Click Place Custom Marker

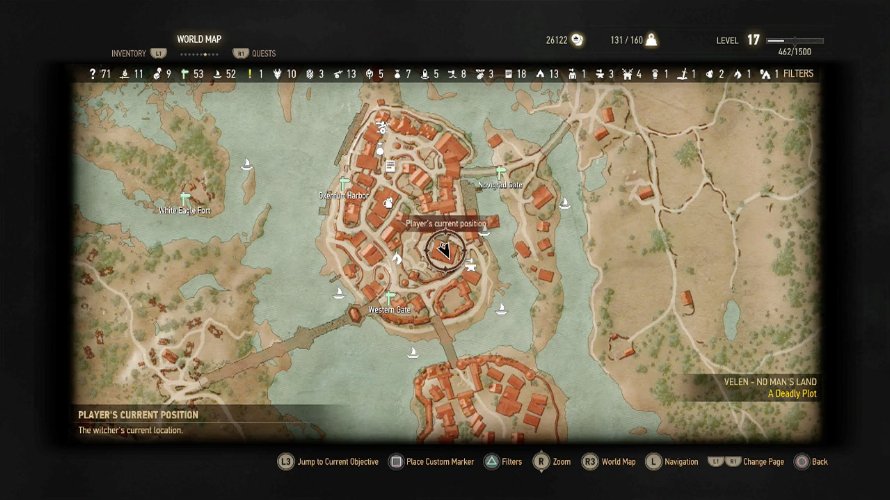tap(438, 462)
